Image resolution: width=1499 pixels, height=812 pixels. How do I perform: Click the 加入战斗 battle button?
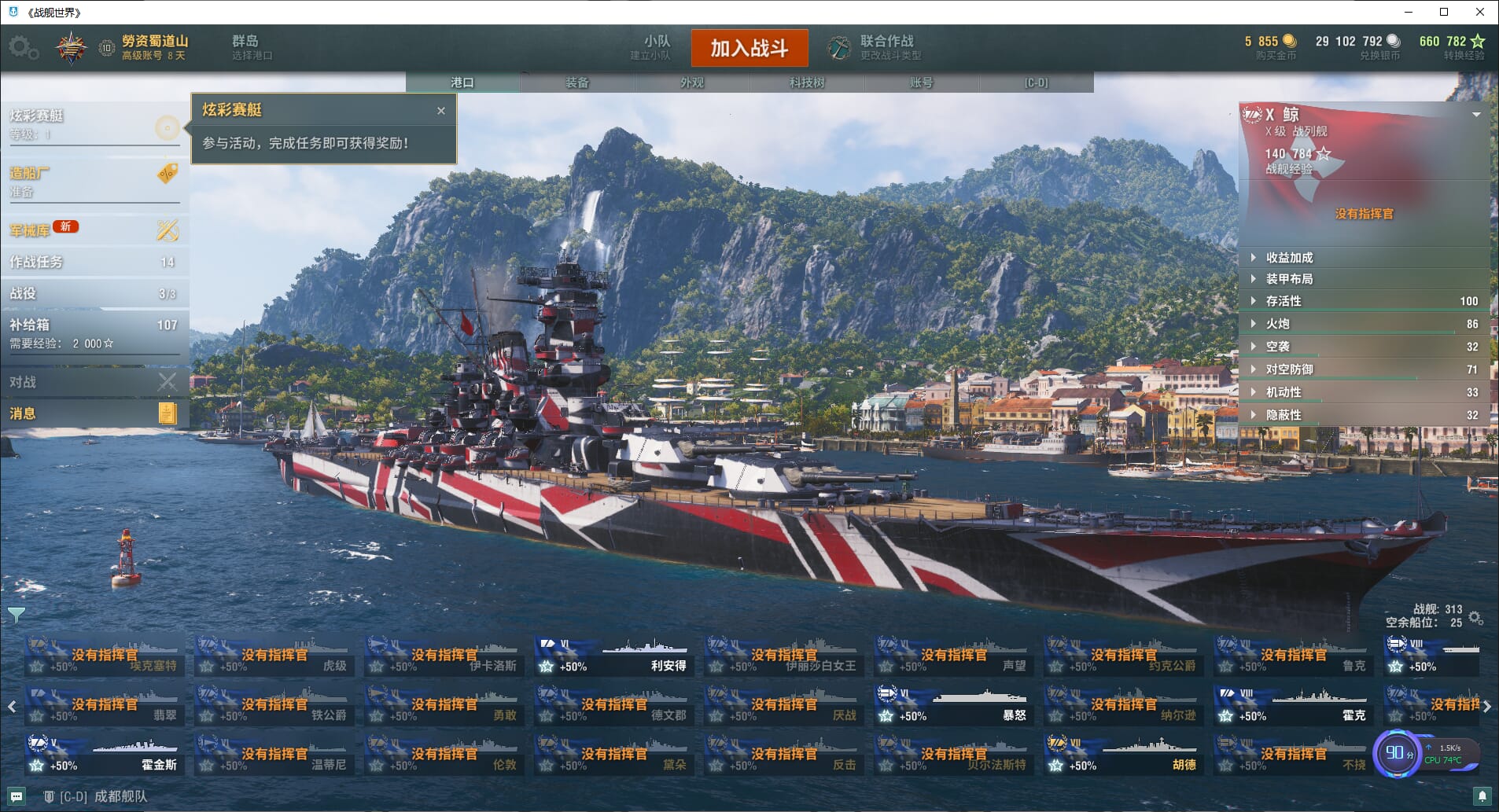tap(749, 49)
